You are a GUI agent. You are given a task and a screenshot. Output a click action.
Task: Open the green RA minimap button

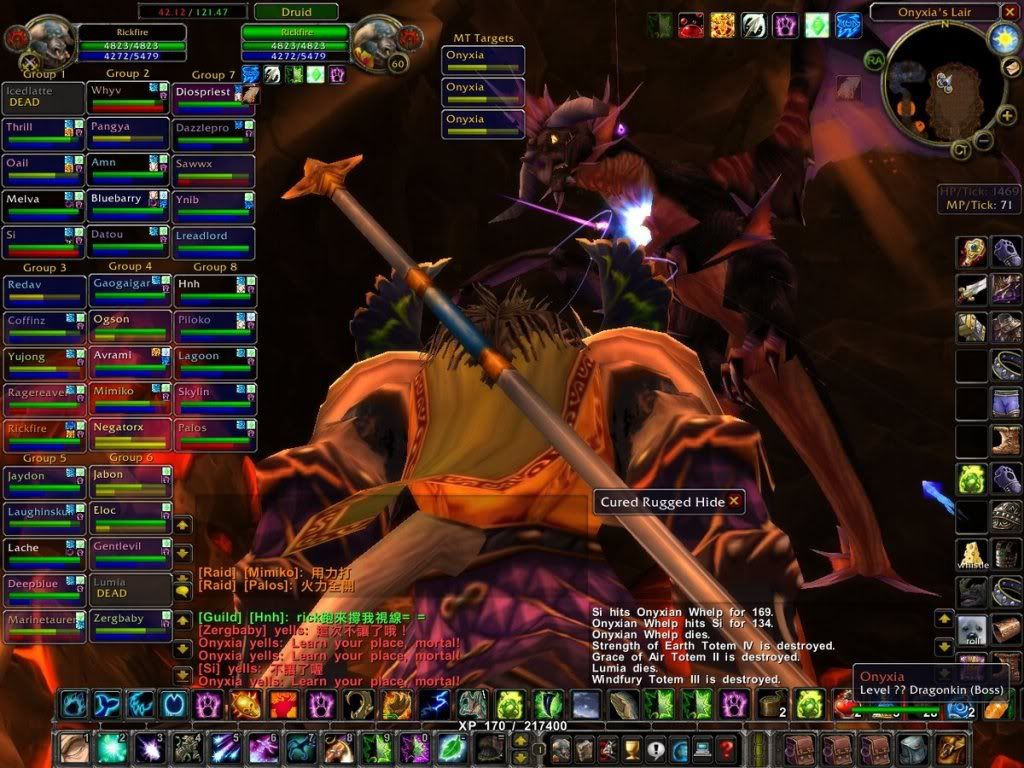pos(875,58)
